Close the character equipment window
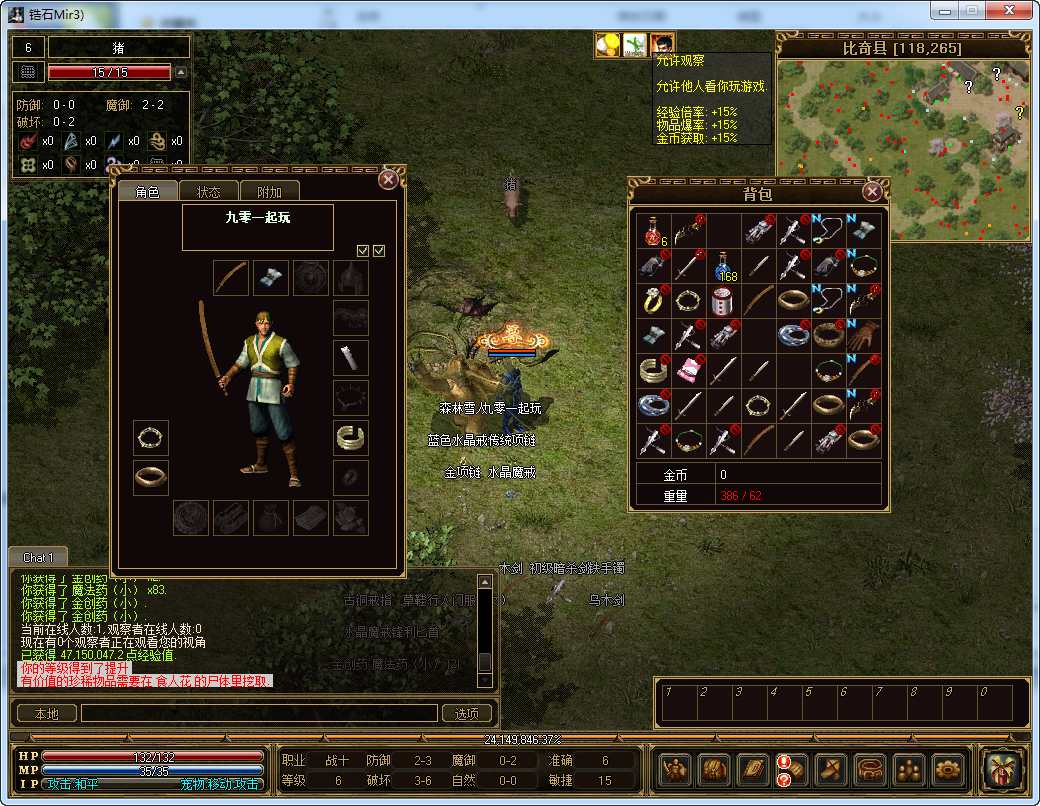This screenshot has width=1040, height=806. [388, 180]
